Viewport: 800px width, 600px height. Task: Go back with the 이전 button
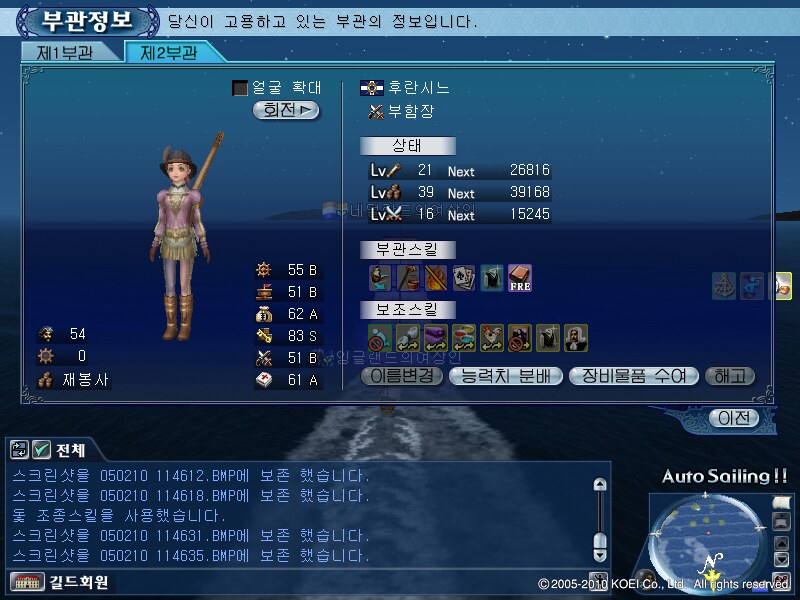point(733,418)
